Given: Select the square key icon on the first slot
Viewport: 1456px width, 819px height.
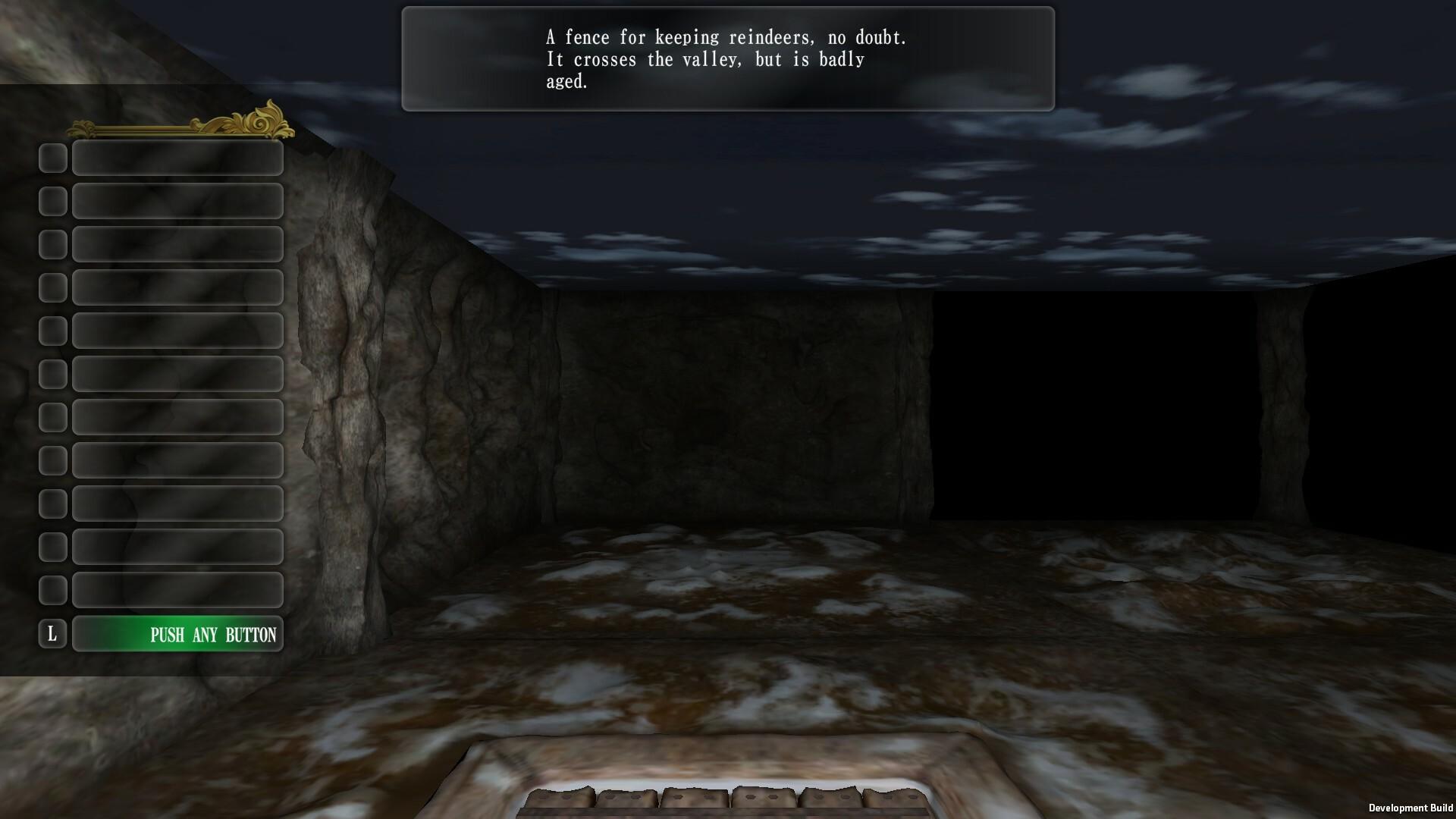Looking at the screenshot, I should pyautogui.click(x=53, y=158).
